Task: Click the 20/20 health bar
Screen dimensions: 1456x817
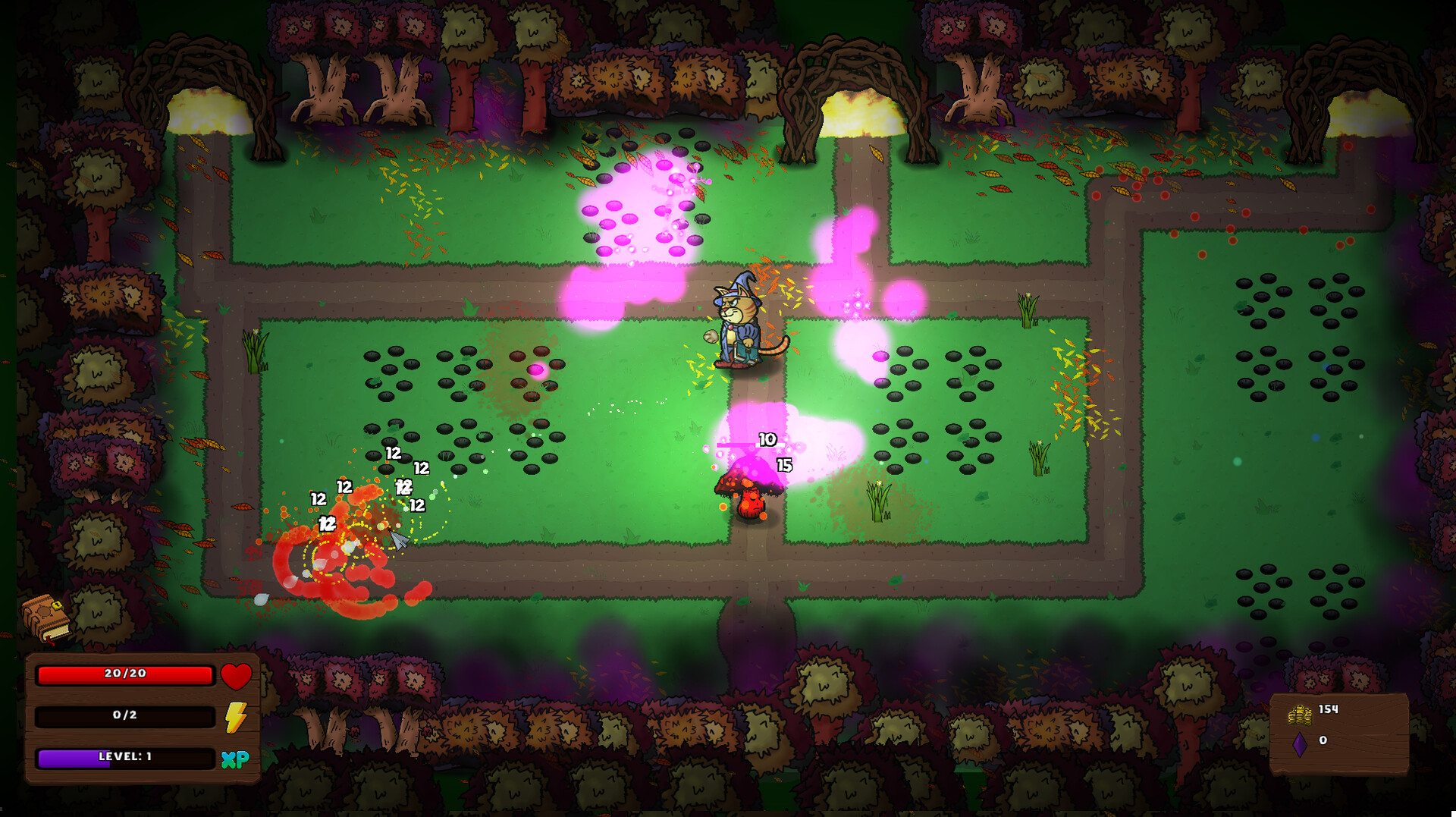Action: 125,674
